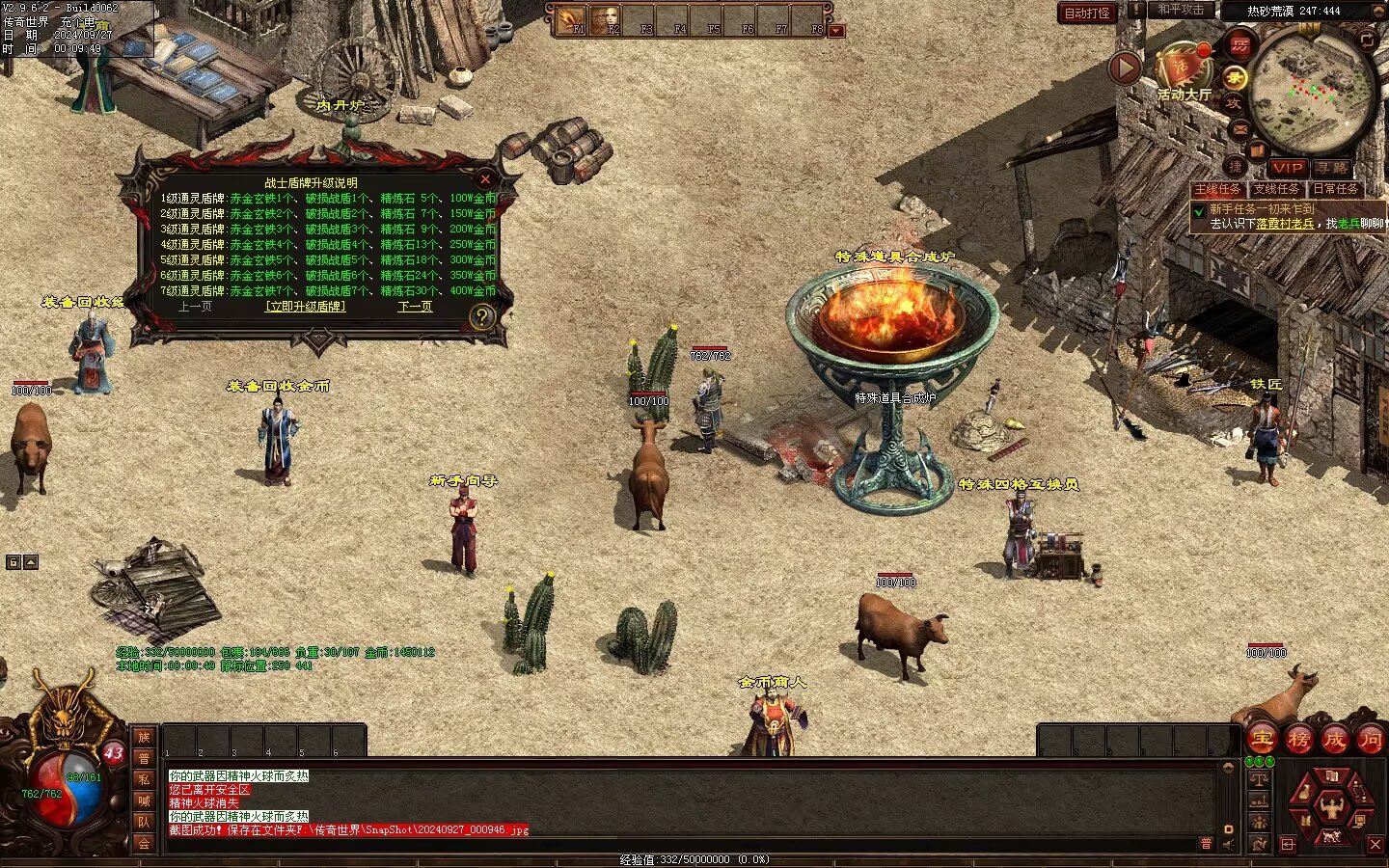Open the question mark help in dialog

point(480,316)
